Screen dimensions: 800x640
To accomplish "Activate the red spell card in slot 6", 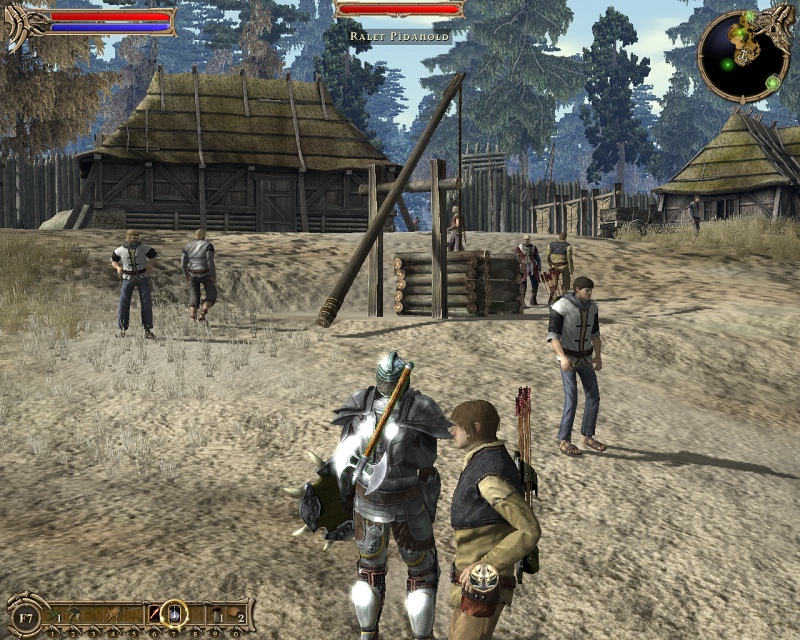I will pos(154,612).
